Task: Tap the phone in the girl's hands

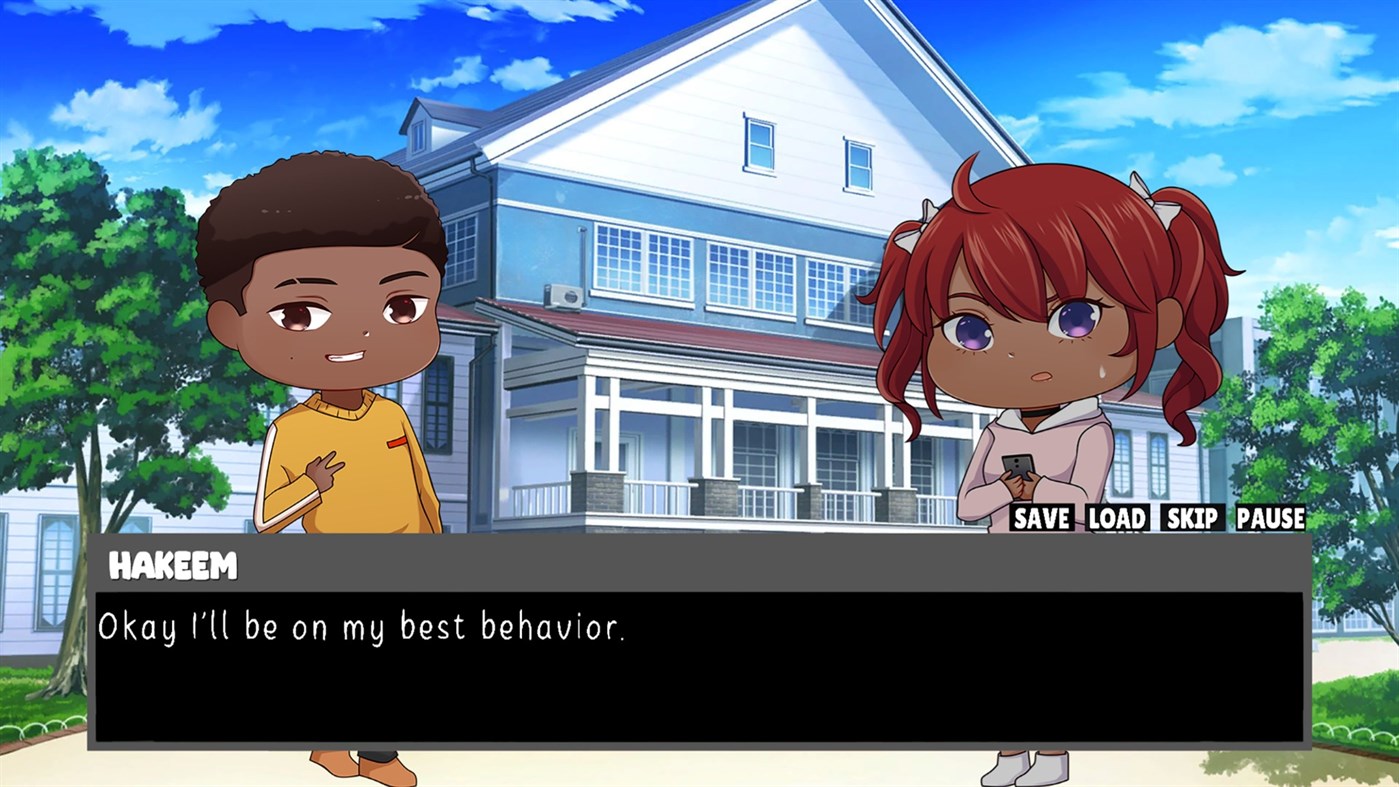Action: tap(1017, 469)
